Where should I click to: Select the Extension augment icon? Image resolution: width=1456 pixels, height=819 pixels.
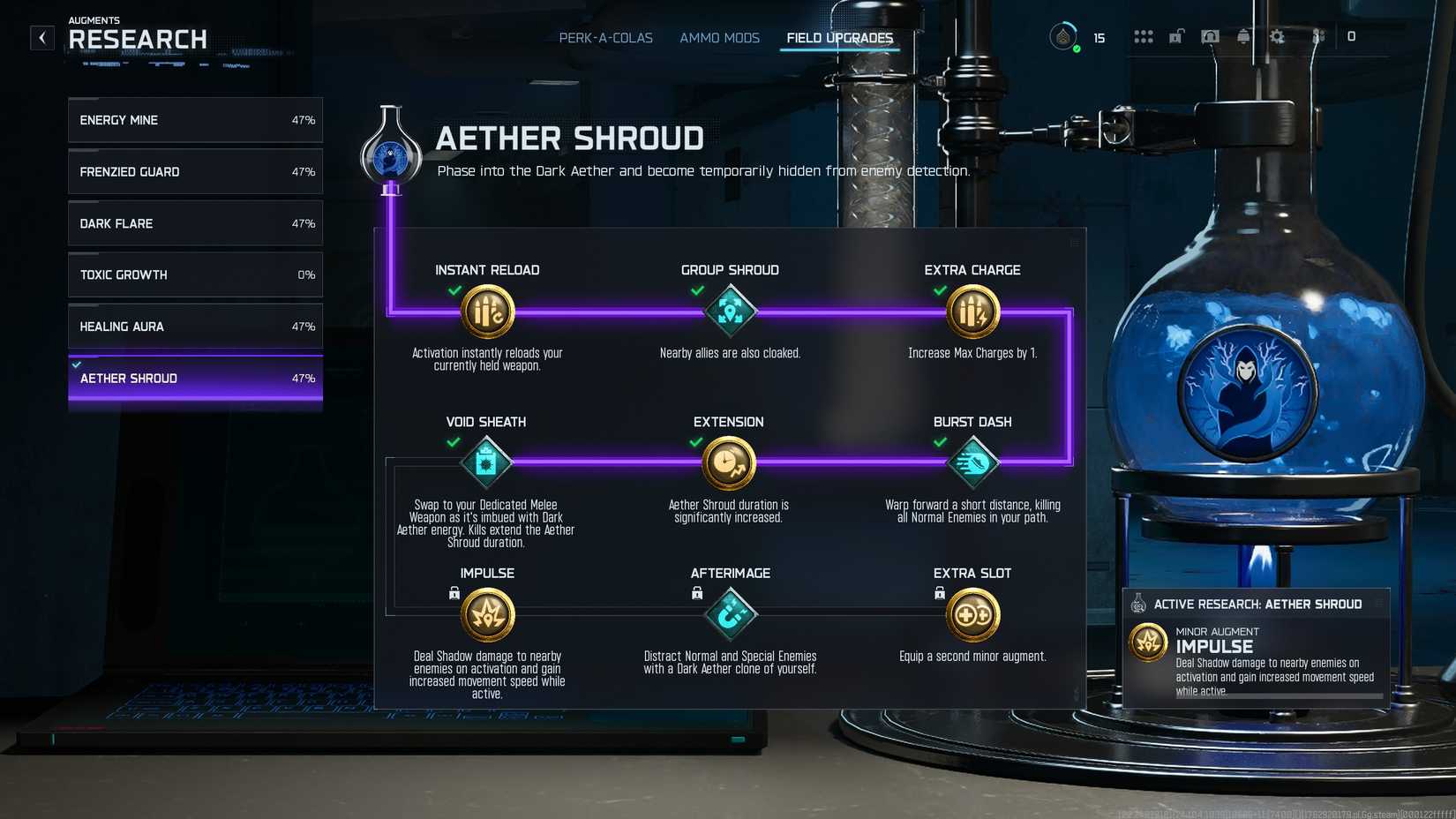730,462
